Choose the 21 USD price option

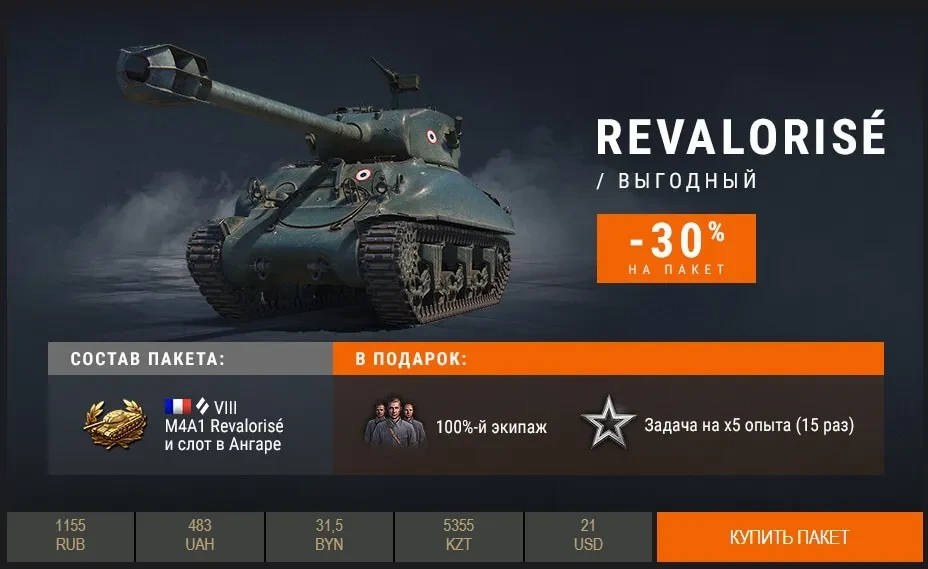coord(587,536)
